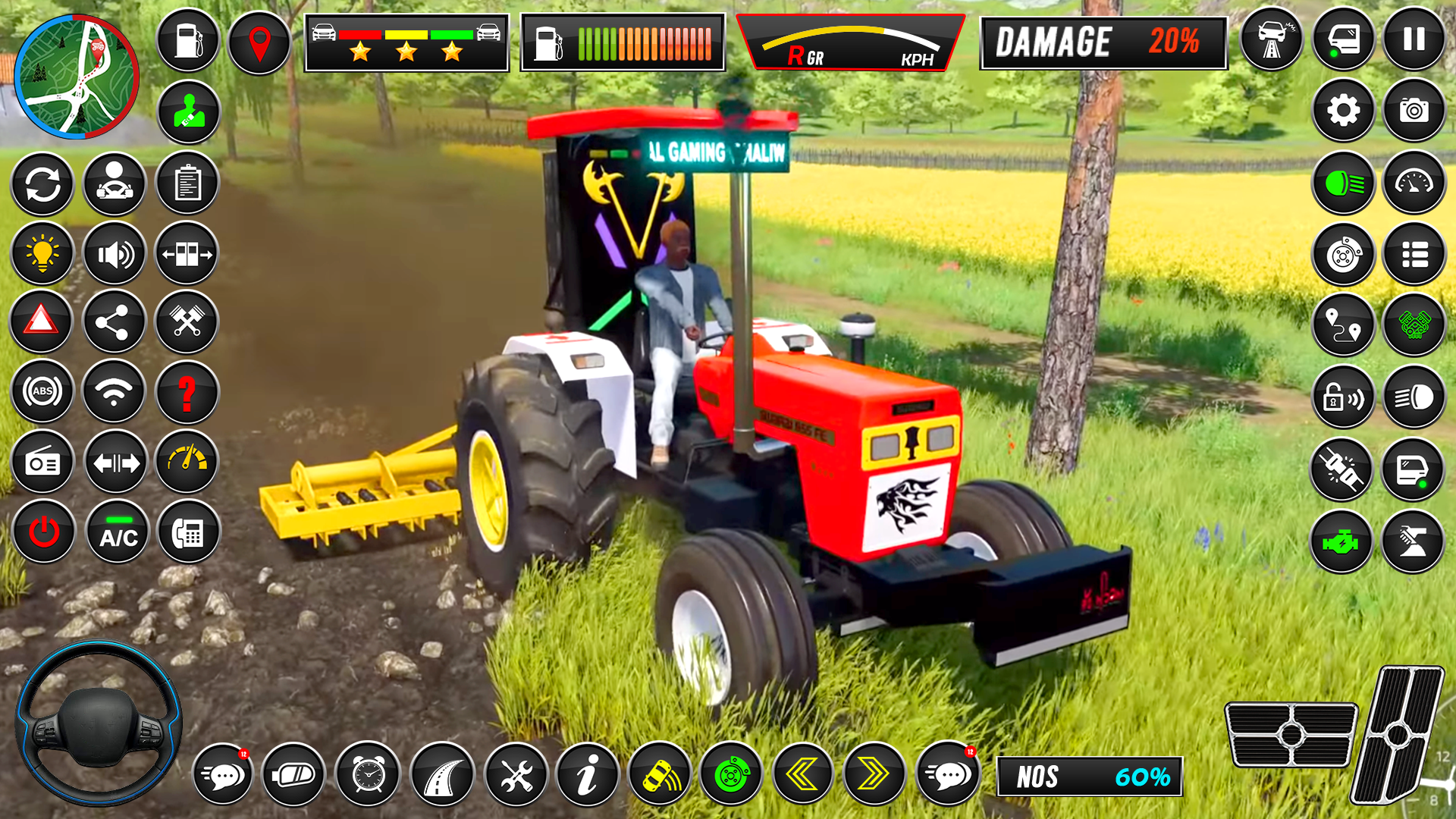Viewport: 1456px width, 819px height.
Task: Open the radio icon
Action: pyautogui.click(x=42, y=462)
